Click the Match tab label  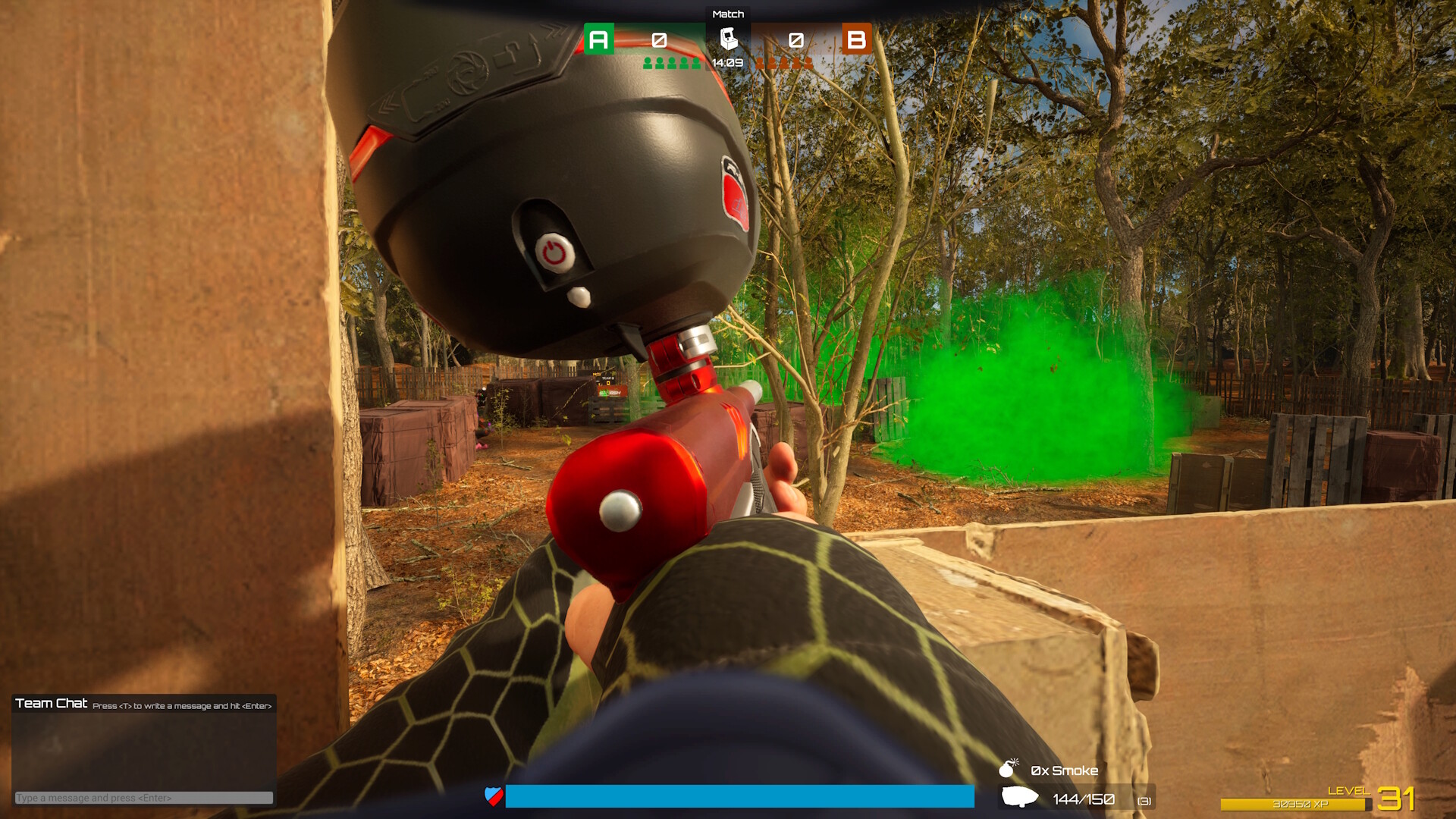727,13
